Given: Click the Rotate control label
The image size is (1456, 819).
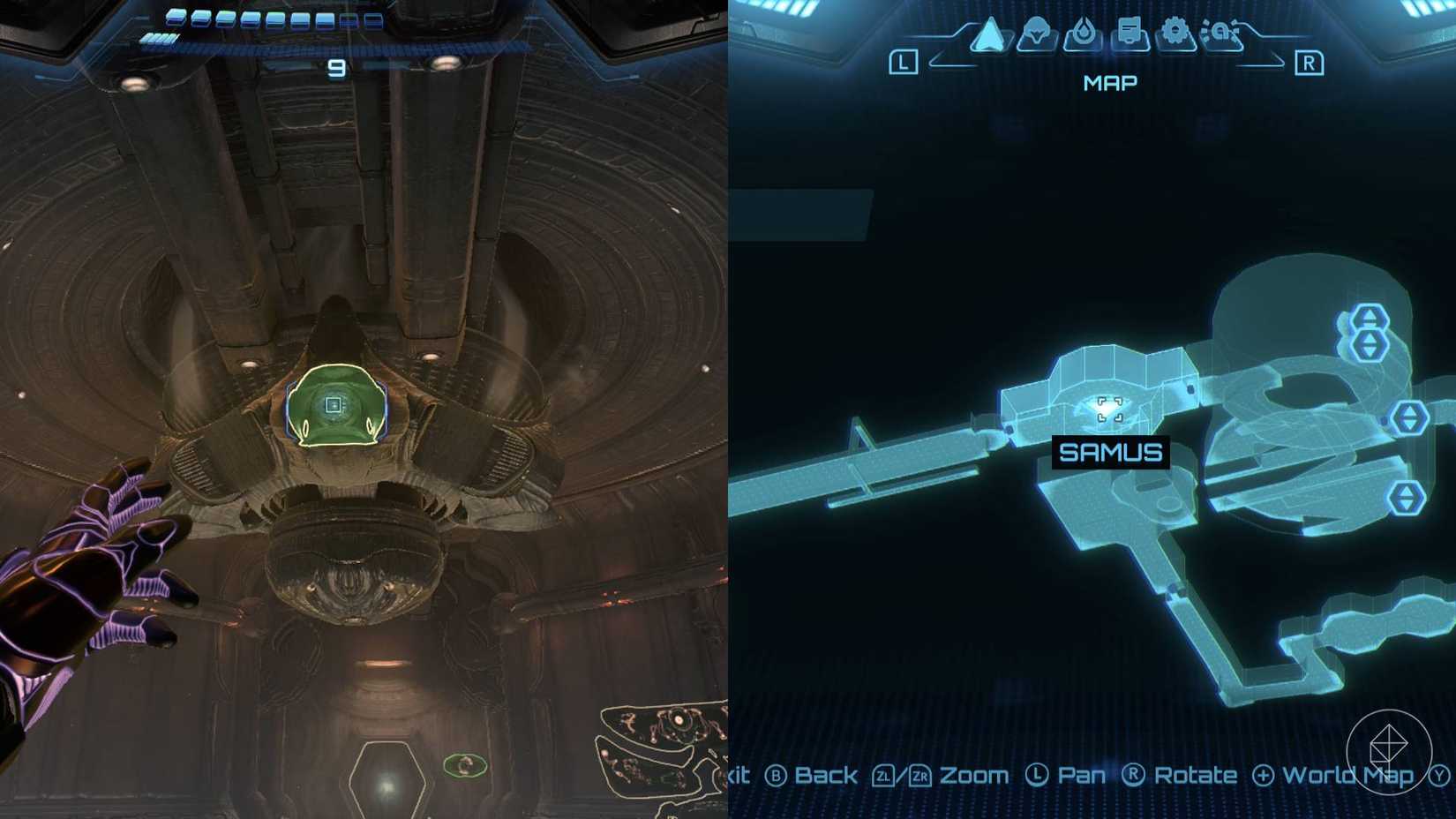Looking at the screenshot, I should 1197,775.
